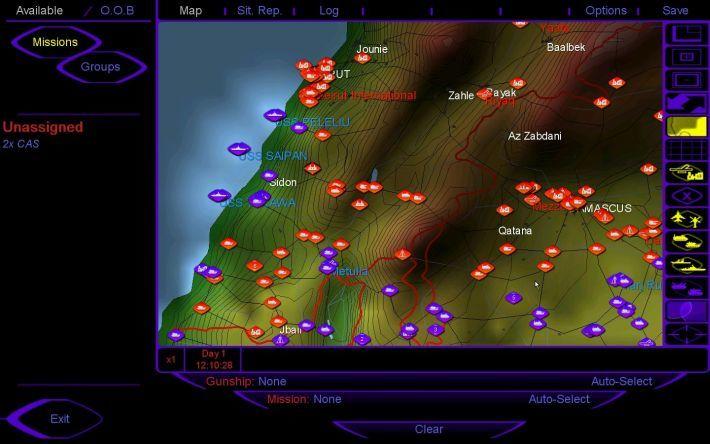The width and height of the screenshot is (710, 444).
Task: Toggle the x1 time speed control
Action: (x=170, y=359)
